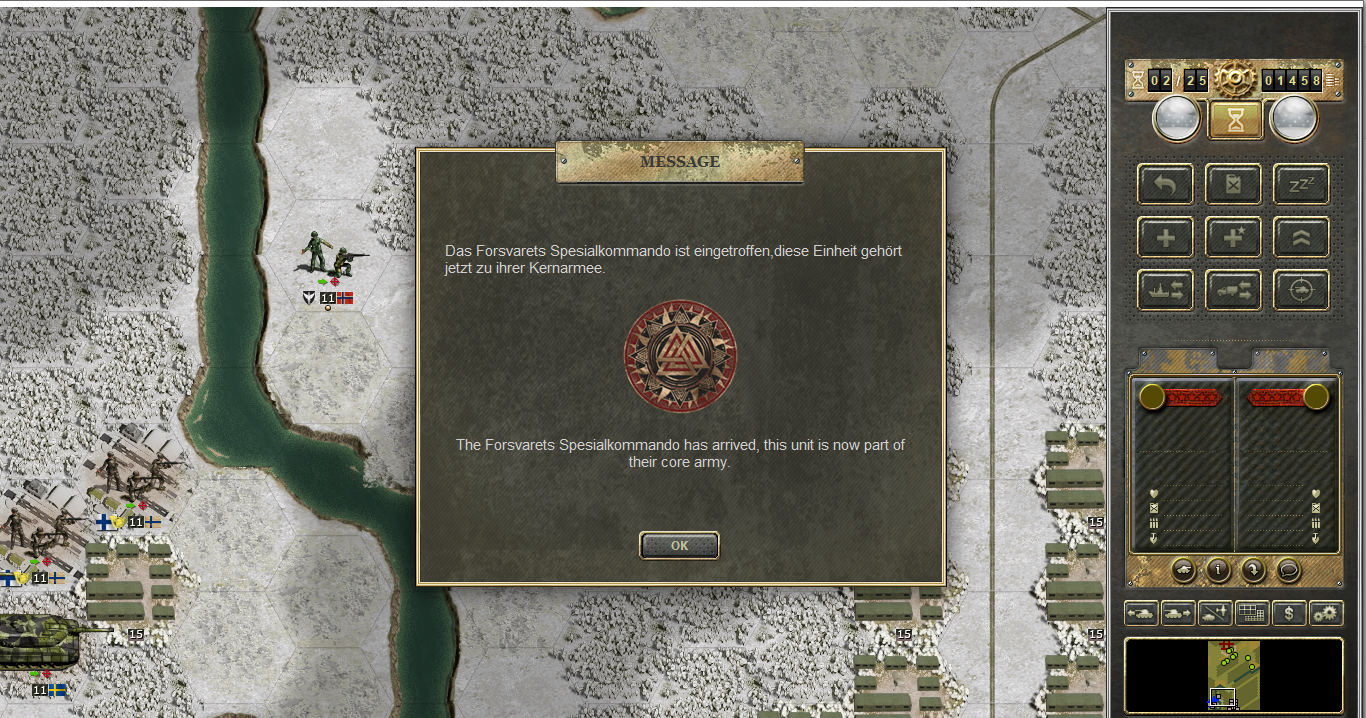Image resolution: width=1366 pixels, height=718 pixels.
Task: Replace unit losses with the plus button
Action: click(x=1165, y=237)
